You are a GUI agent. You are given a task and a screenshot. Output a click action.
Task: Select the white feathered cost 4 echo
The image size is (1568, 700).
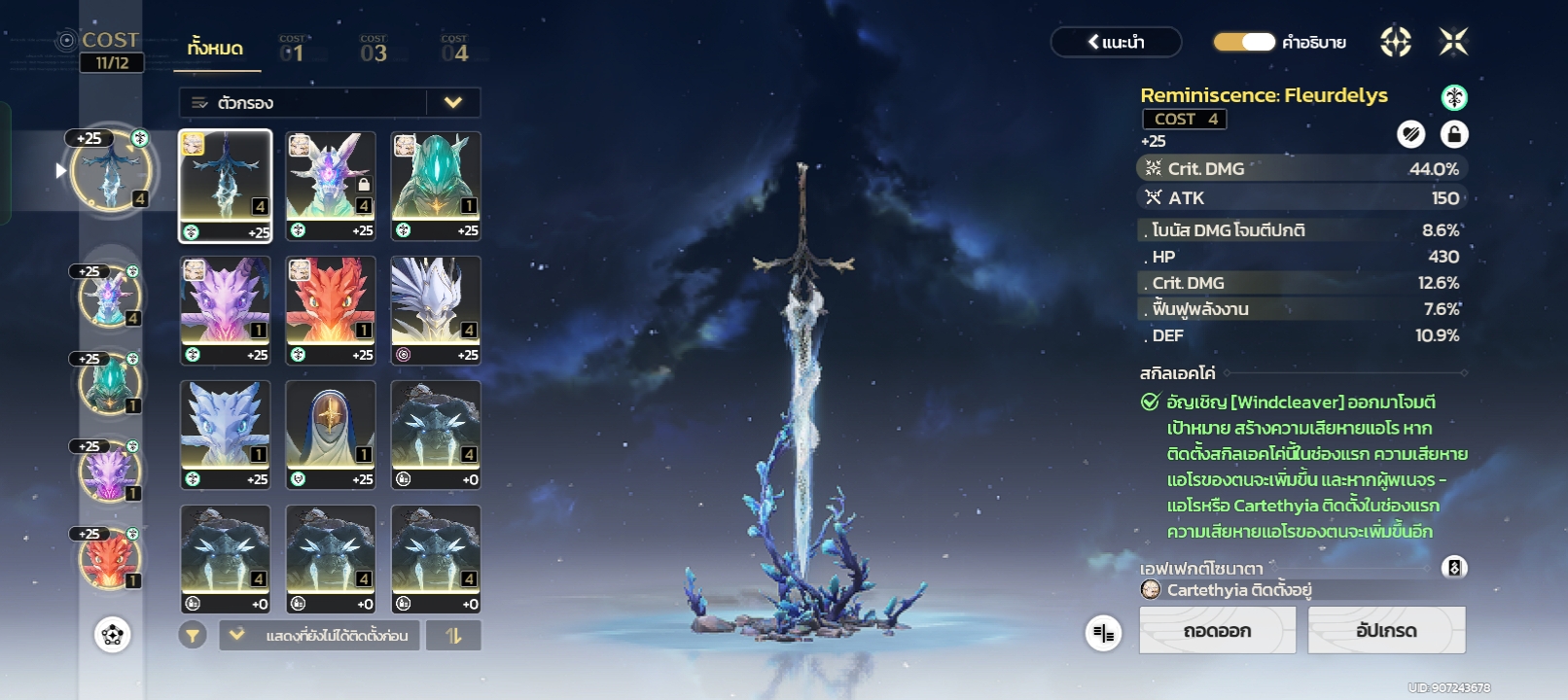(x=436, y=310)
